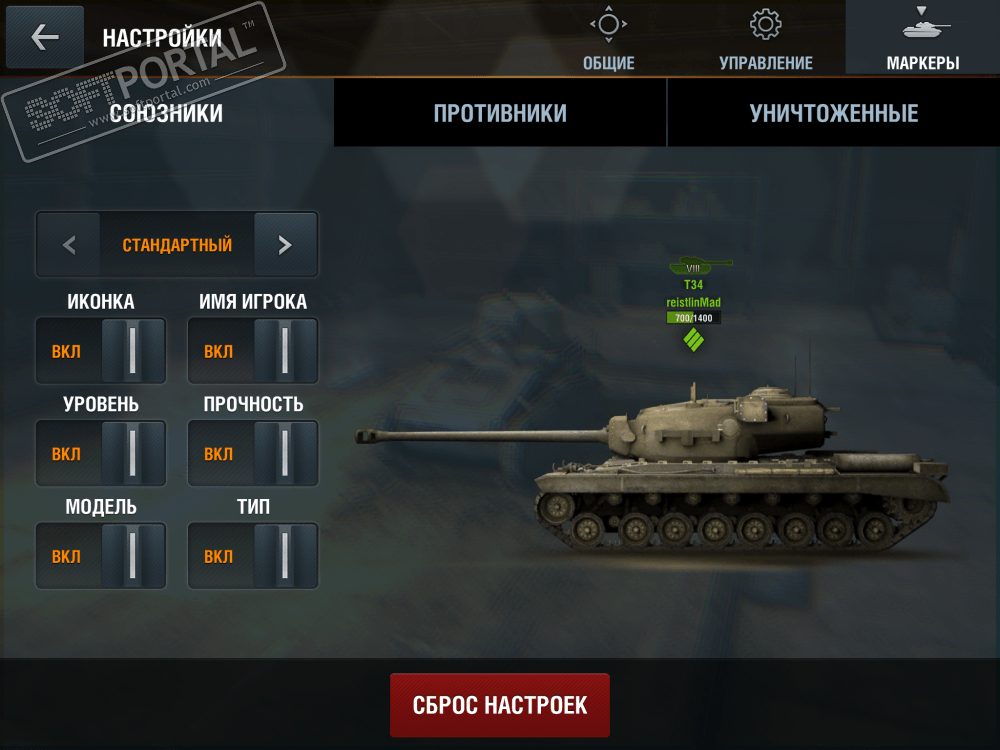Viewport: 1000px width, 750px height.
Task: Toggle the Имя игрока switch
Action: tap(253, 351)
